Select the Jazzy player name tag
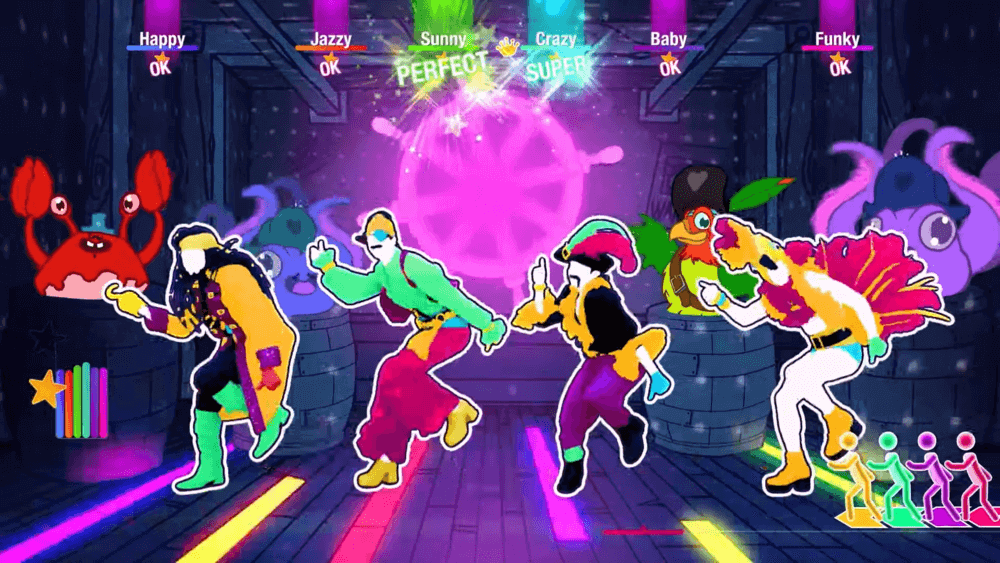1000x563 pixels. [x=330, y=39]
